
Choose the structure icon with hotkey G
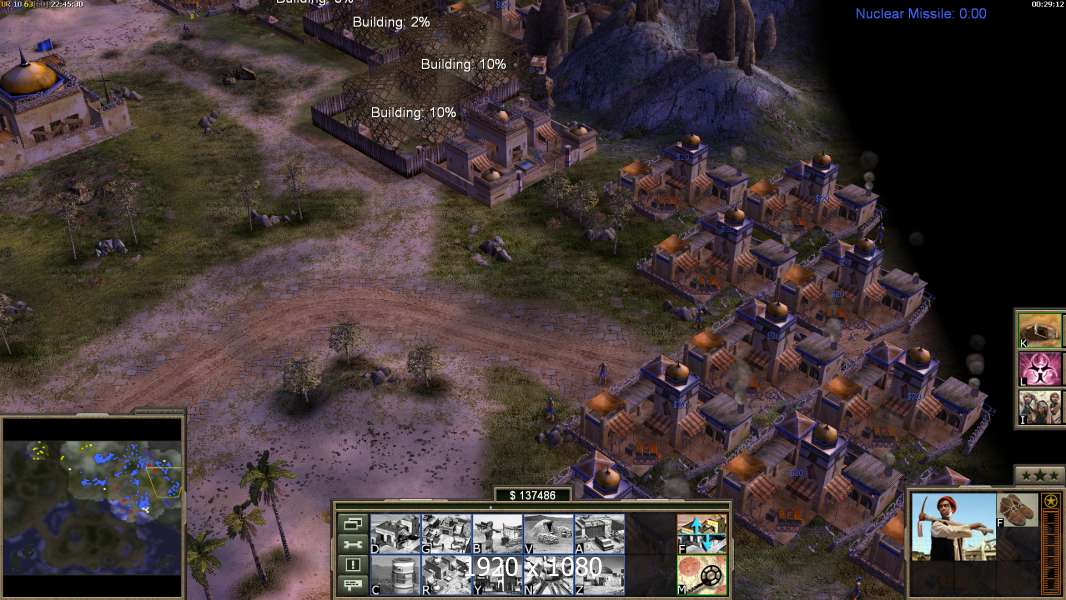[446, 534]
